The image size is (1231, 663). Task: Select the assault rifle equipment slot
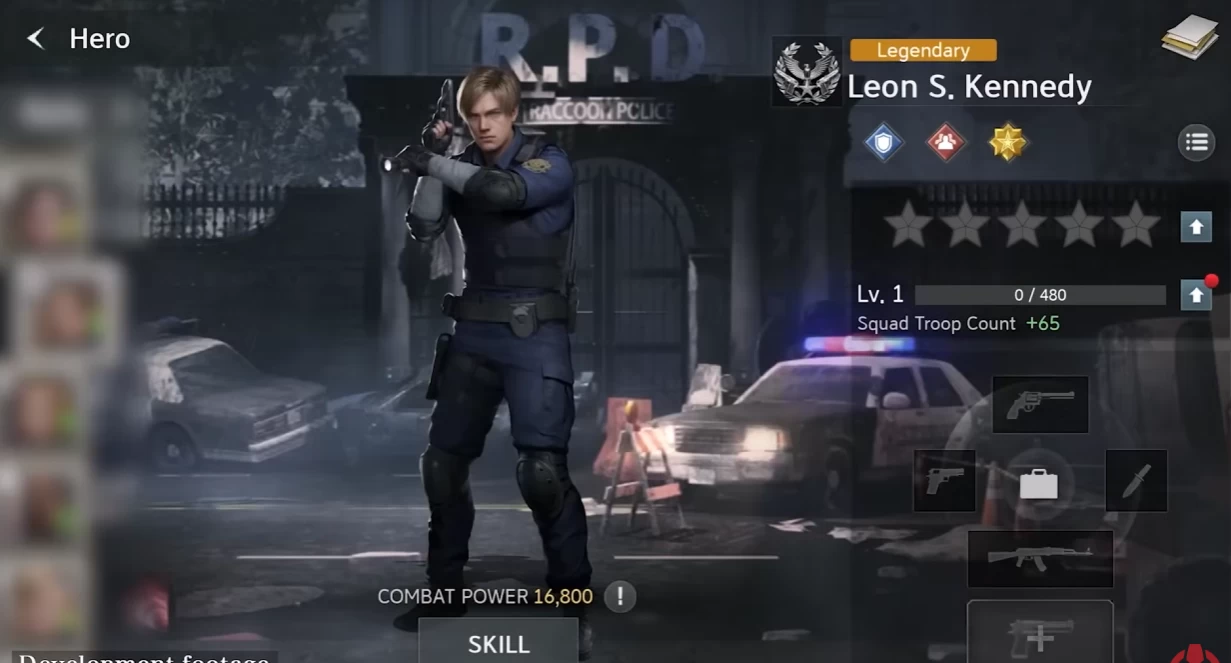click(x=1040, y=559)
